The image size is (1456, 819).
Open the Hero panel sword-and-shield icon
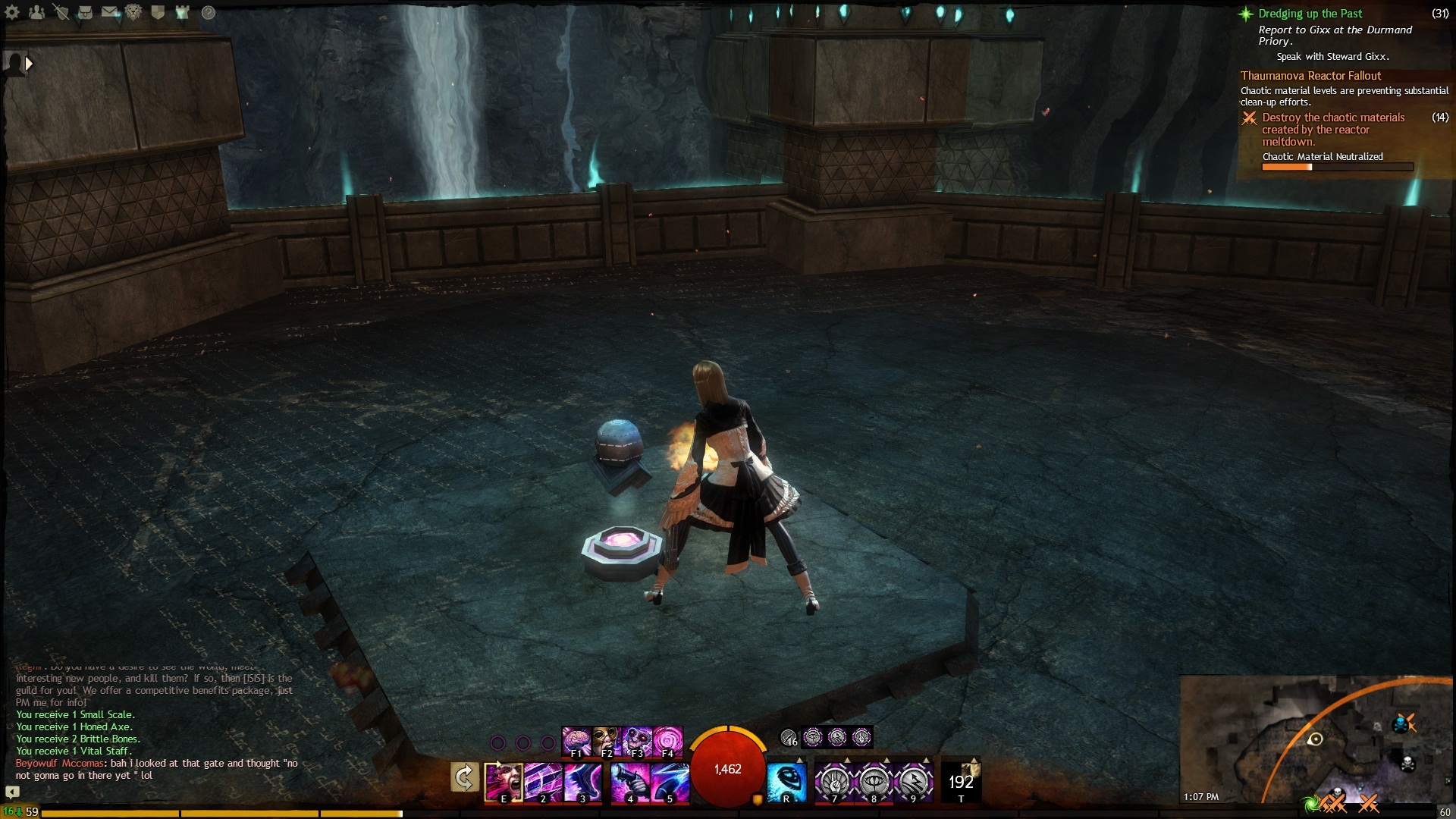click(63, 12)
